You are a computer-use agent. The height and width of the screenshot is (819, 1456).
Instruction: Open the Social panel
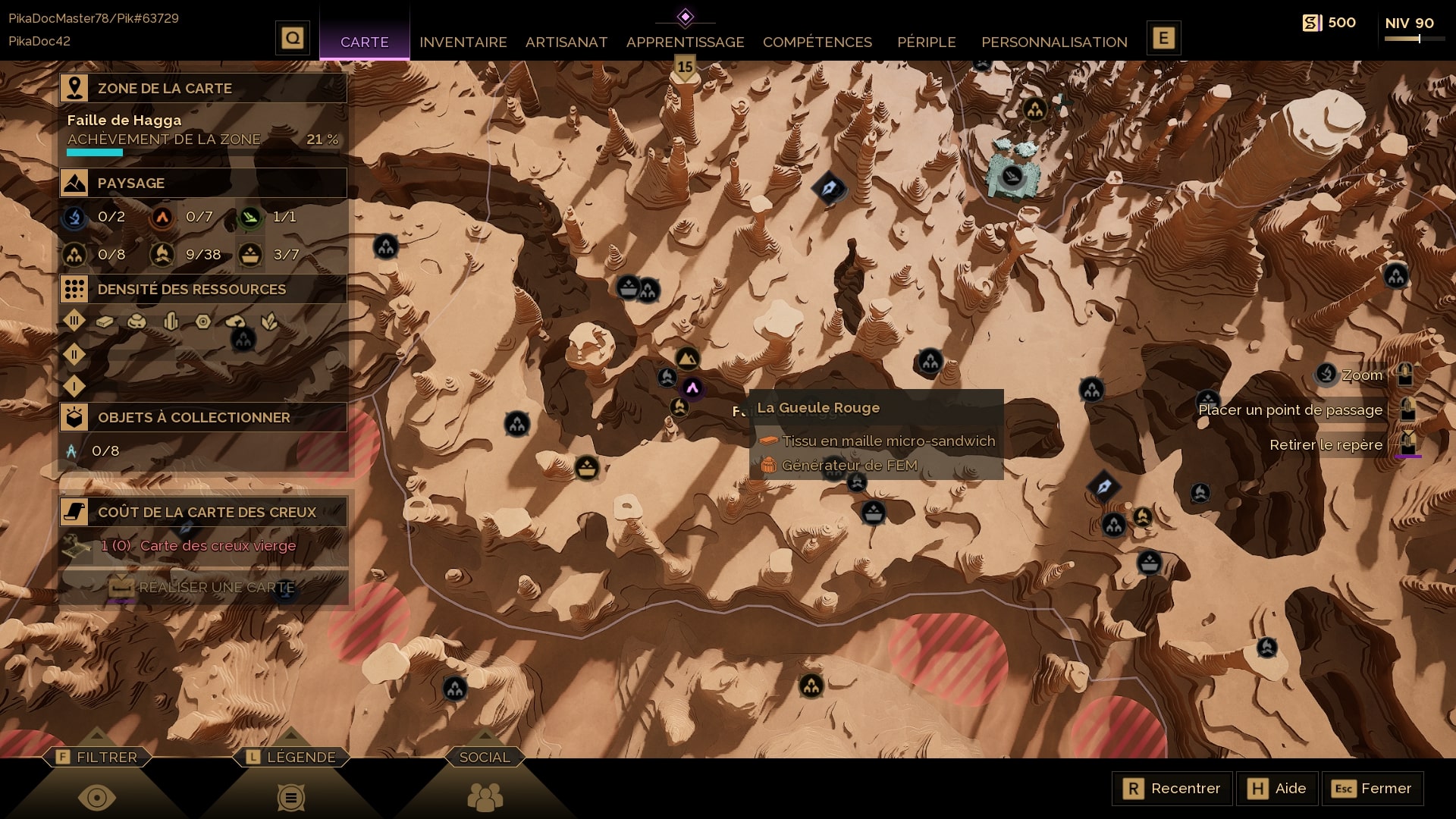[x=485, y=757]
